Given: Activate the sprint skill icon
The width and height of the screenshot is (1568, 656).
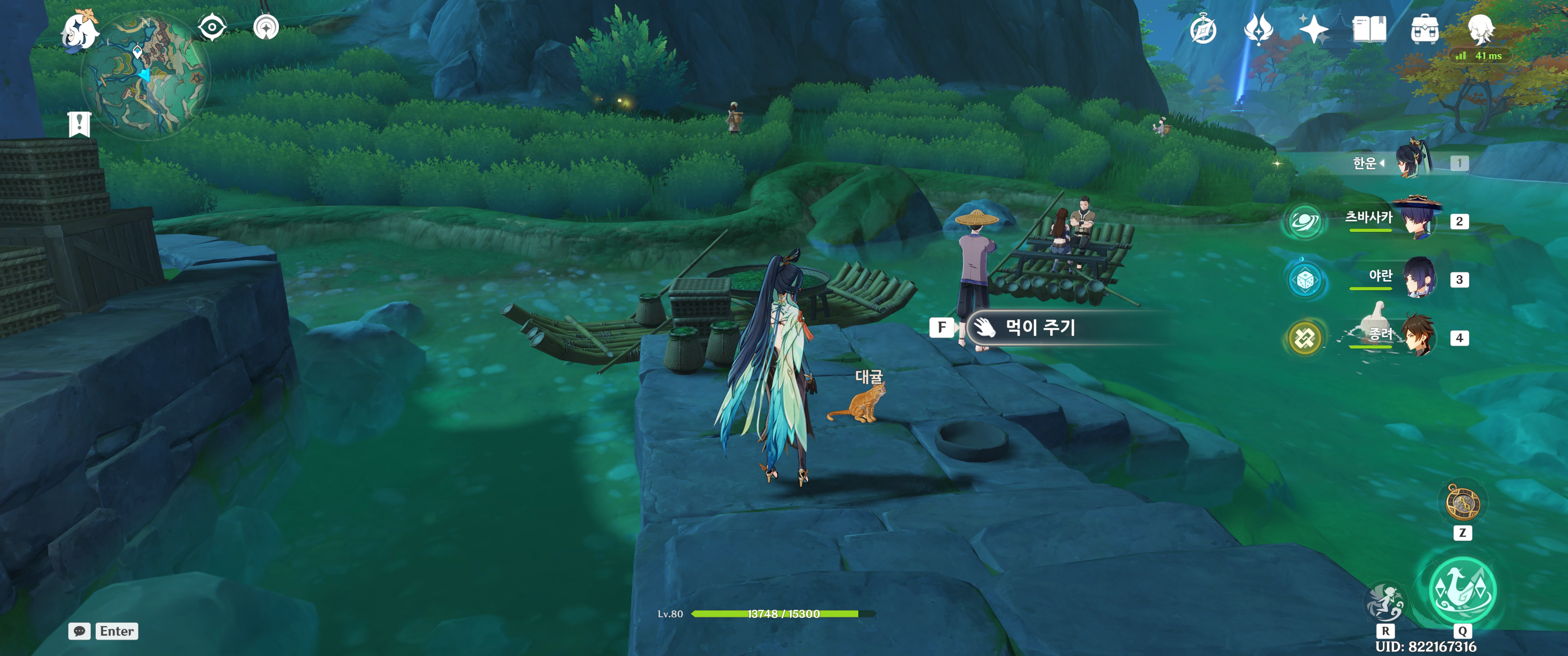Looking at the screenshot, I should pos(1385,602).
